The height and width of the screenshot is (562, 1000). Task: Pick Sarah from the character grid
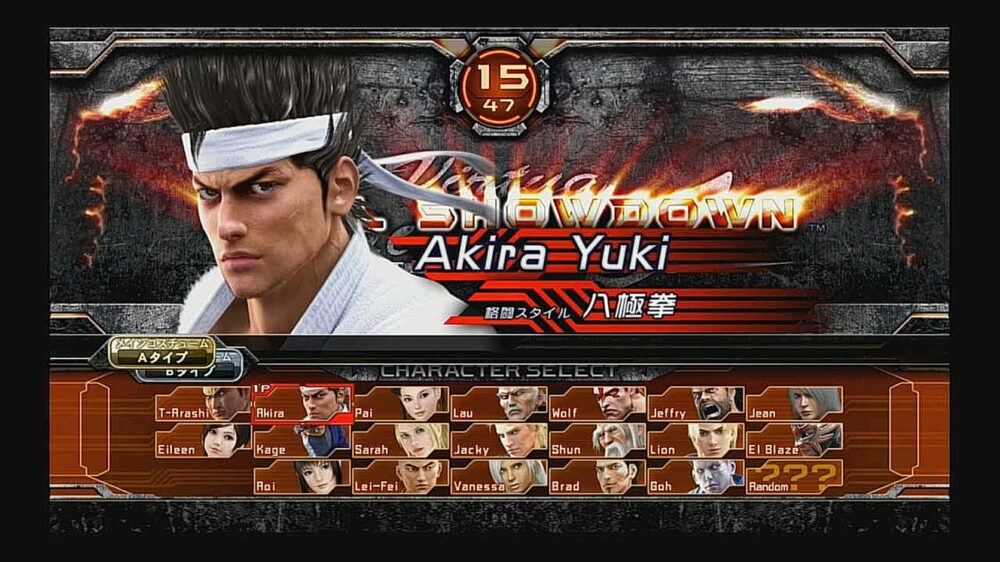click(400, 441)
